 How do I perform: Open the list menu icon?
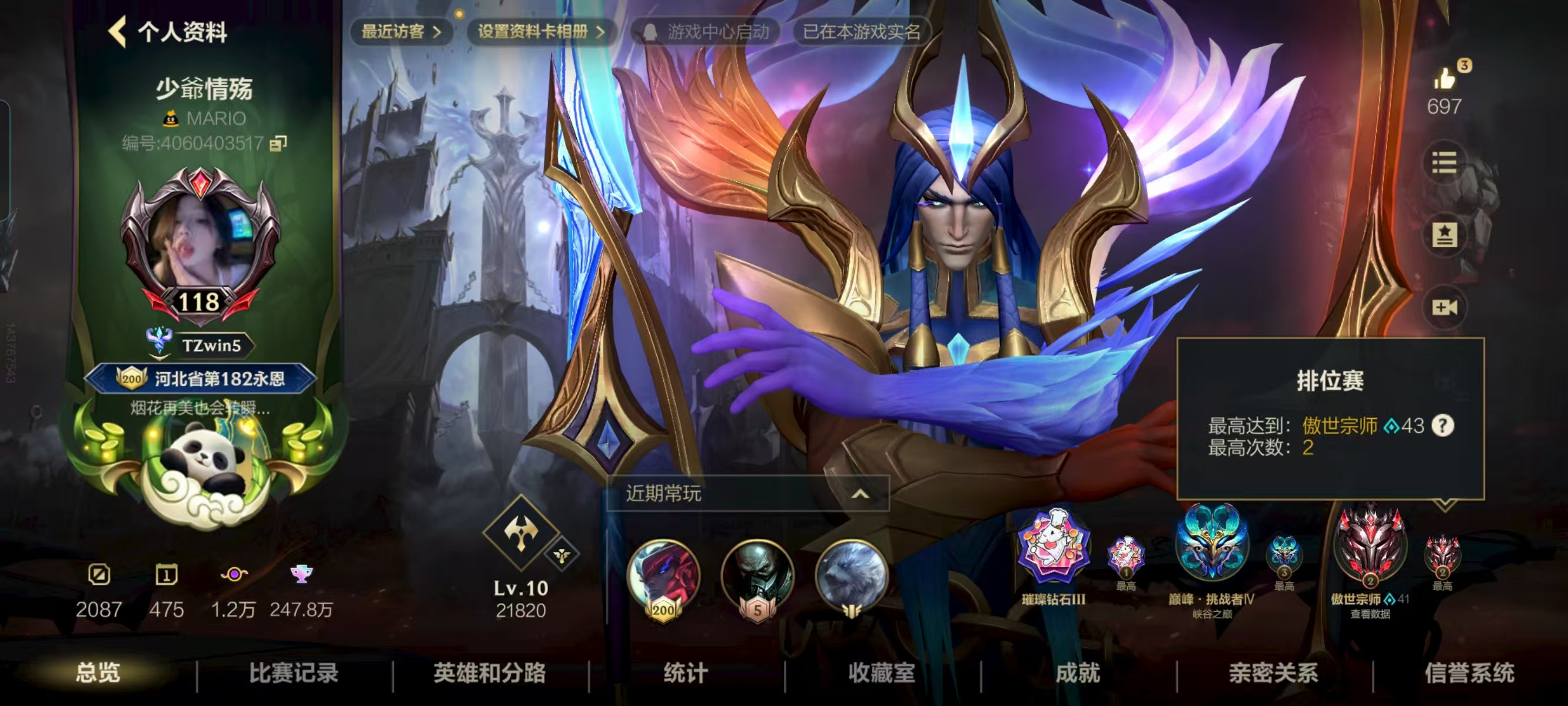tap(1444, 162)
